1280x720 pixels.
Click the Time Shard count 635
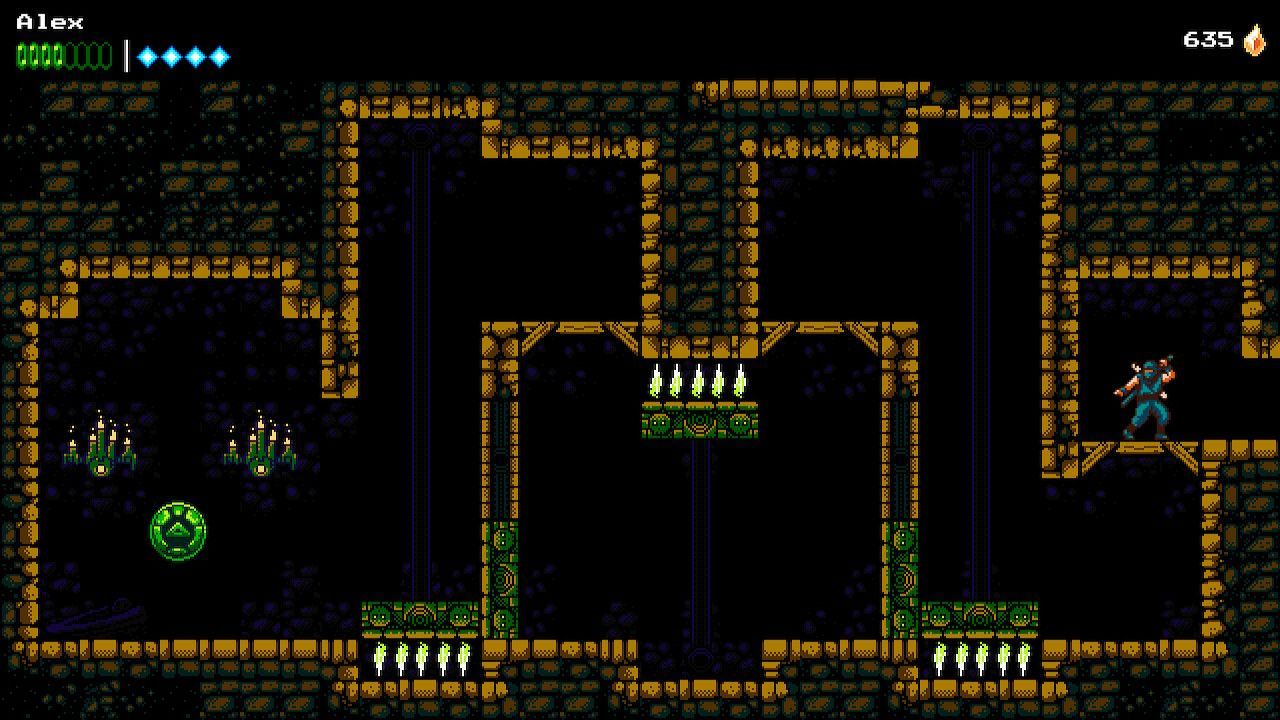click(x=1207, y=40)
